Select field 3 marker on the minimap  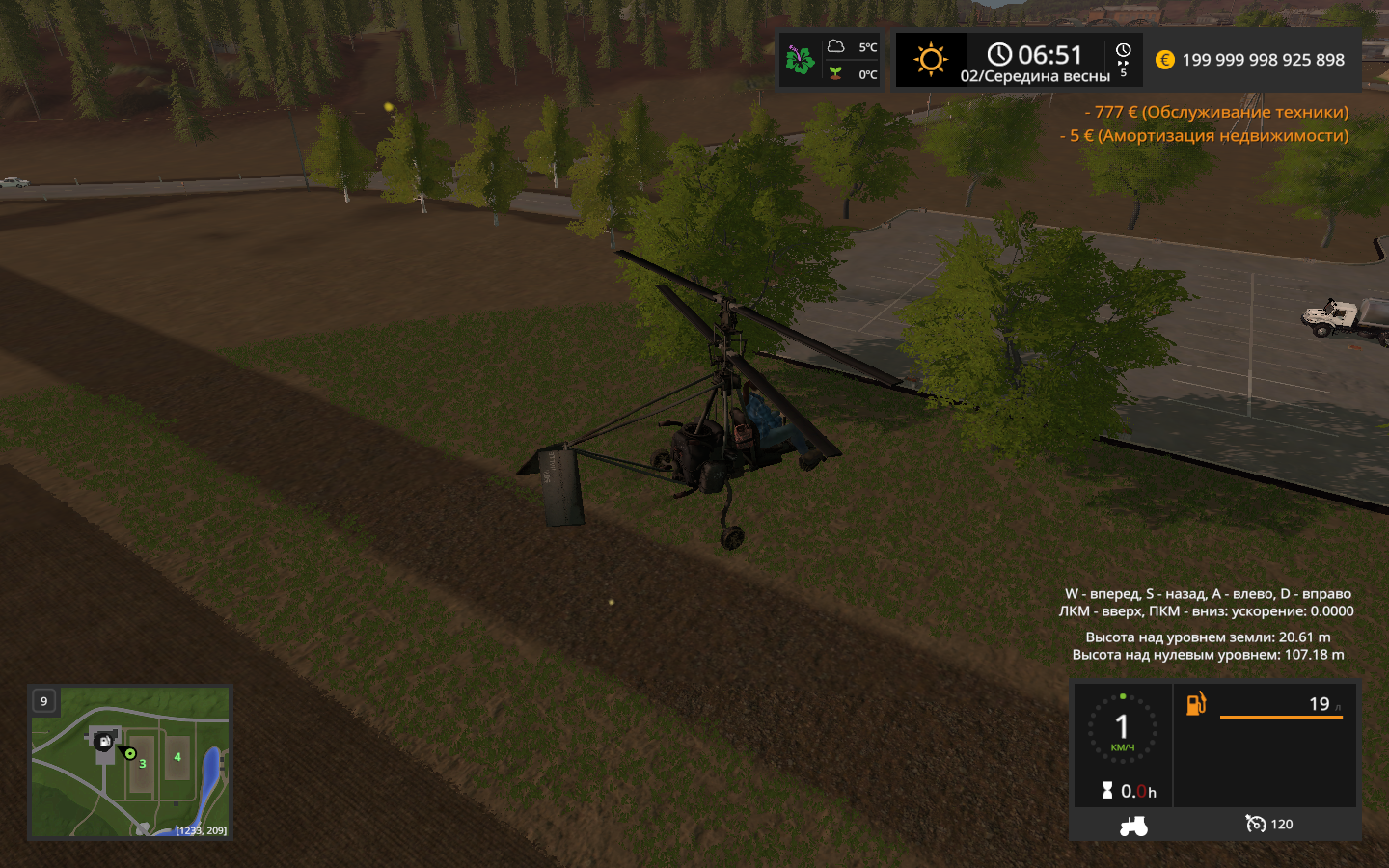tap(143, 764)
